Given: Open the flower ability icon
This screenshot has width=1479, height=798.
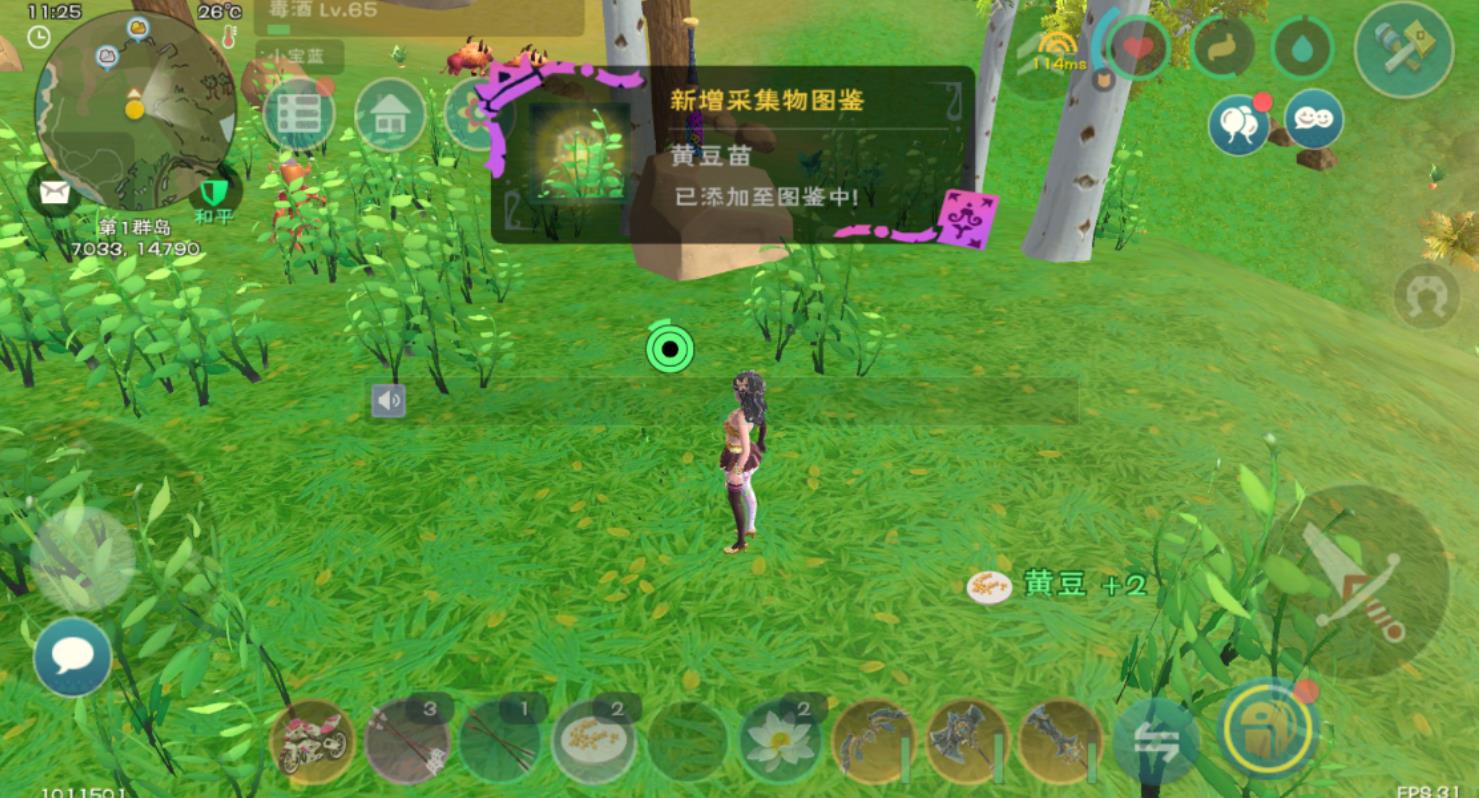Looking at the screenshot, I should tap(478, 114).
